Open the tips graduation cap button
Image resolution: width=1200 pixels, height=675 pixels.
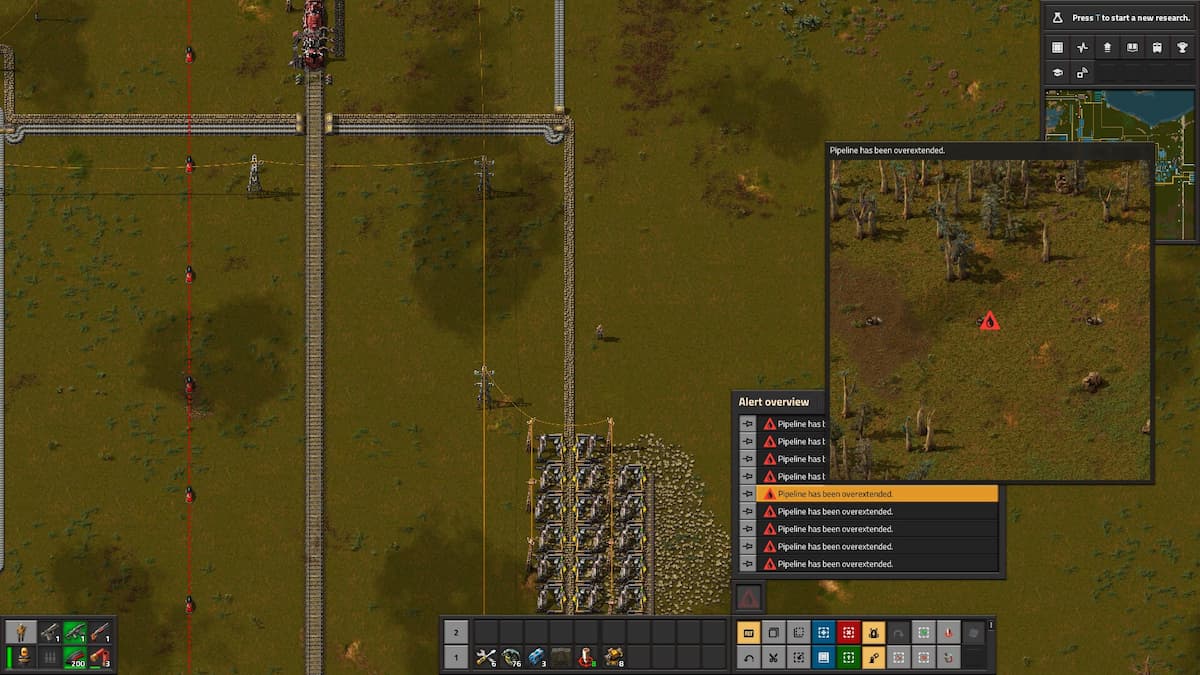[1057, 73]
